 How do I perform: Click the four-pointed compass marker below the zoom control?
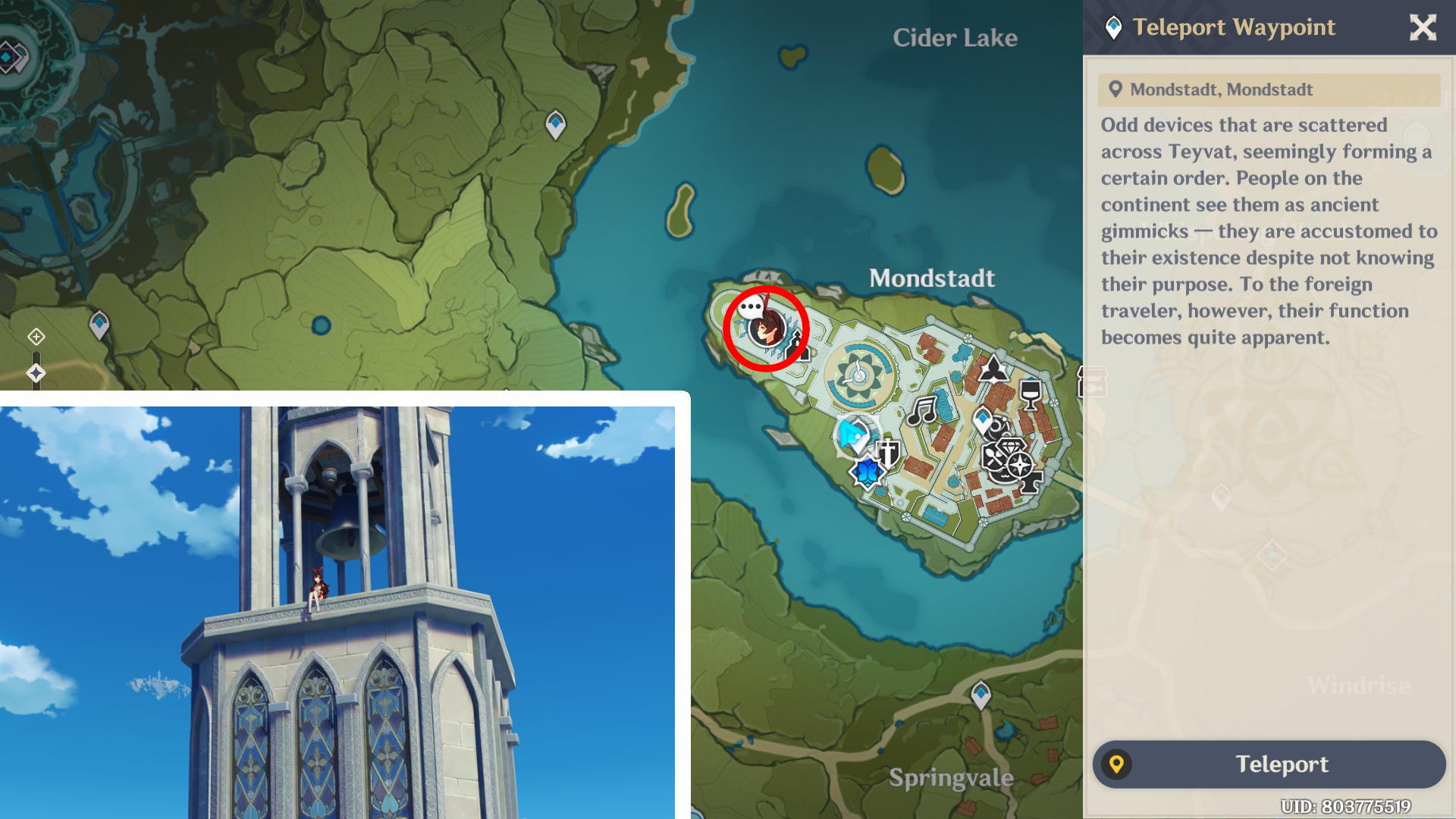(36, 373)
